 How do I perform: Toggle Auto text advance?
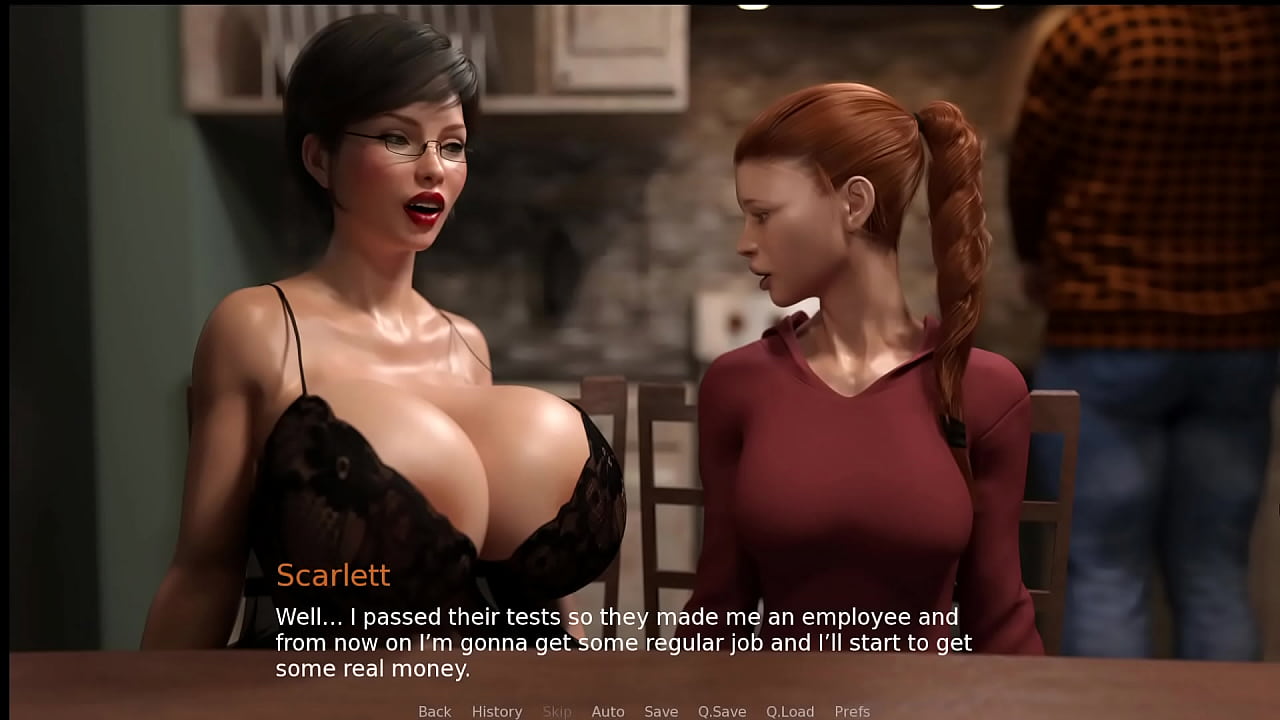pyautogui.click(x=608, y=711)
